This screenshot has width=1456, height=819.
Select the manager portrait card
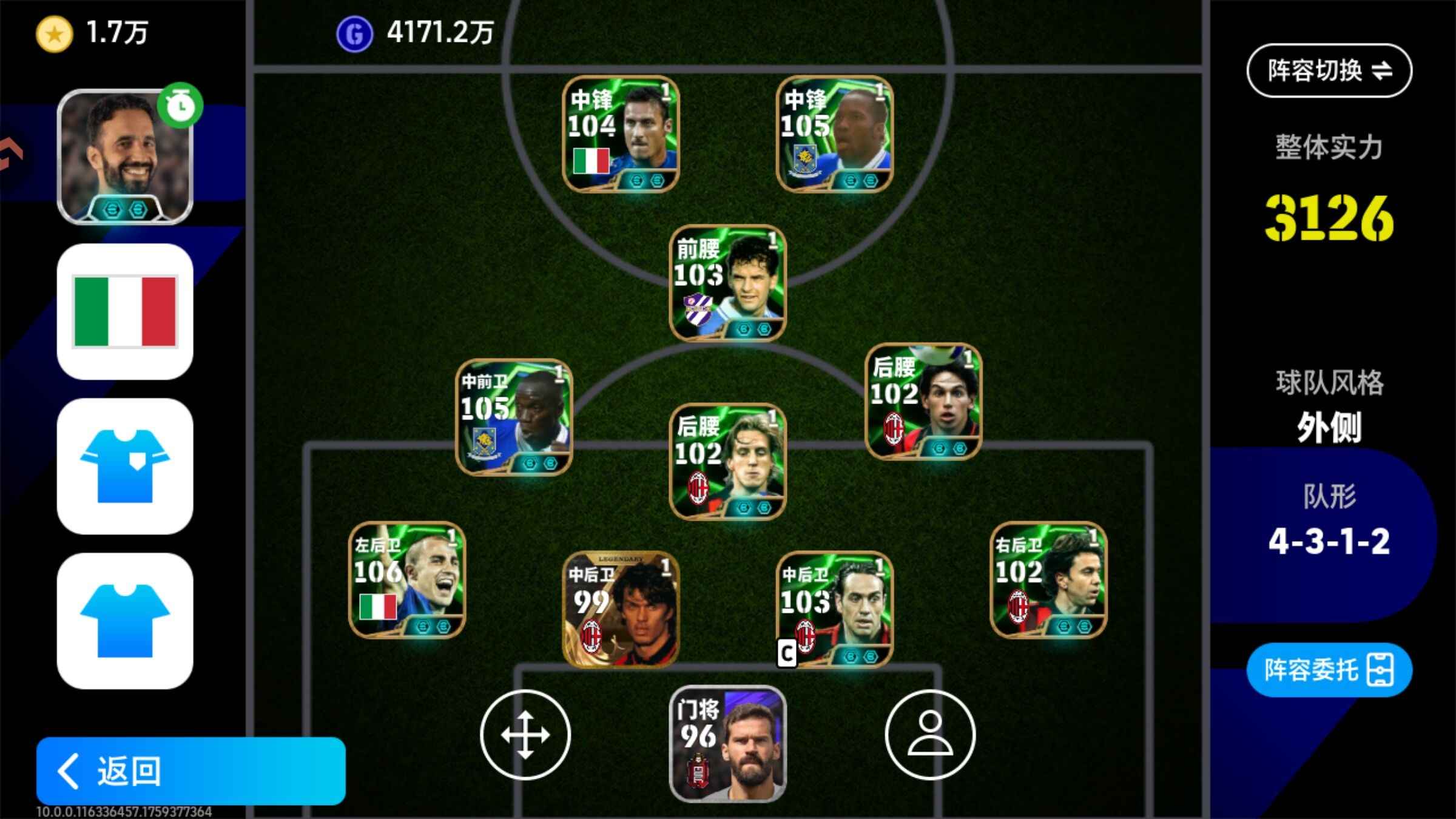click(125, 157)
